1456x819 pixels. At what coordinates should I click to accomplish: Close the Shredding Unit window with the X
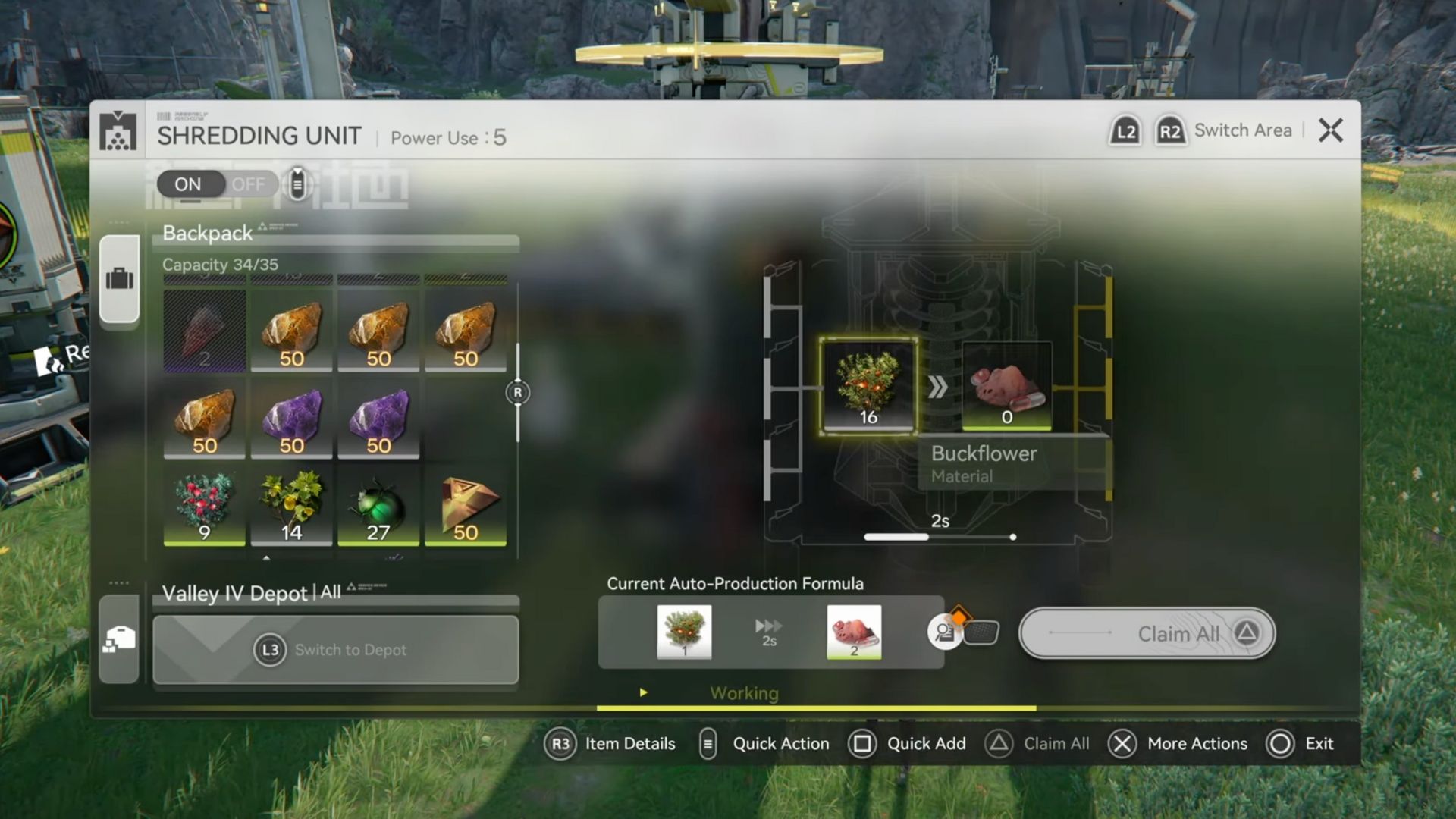pos(1331,130)
